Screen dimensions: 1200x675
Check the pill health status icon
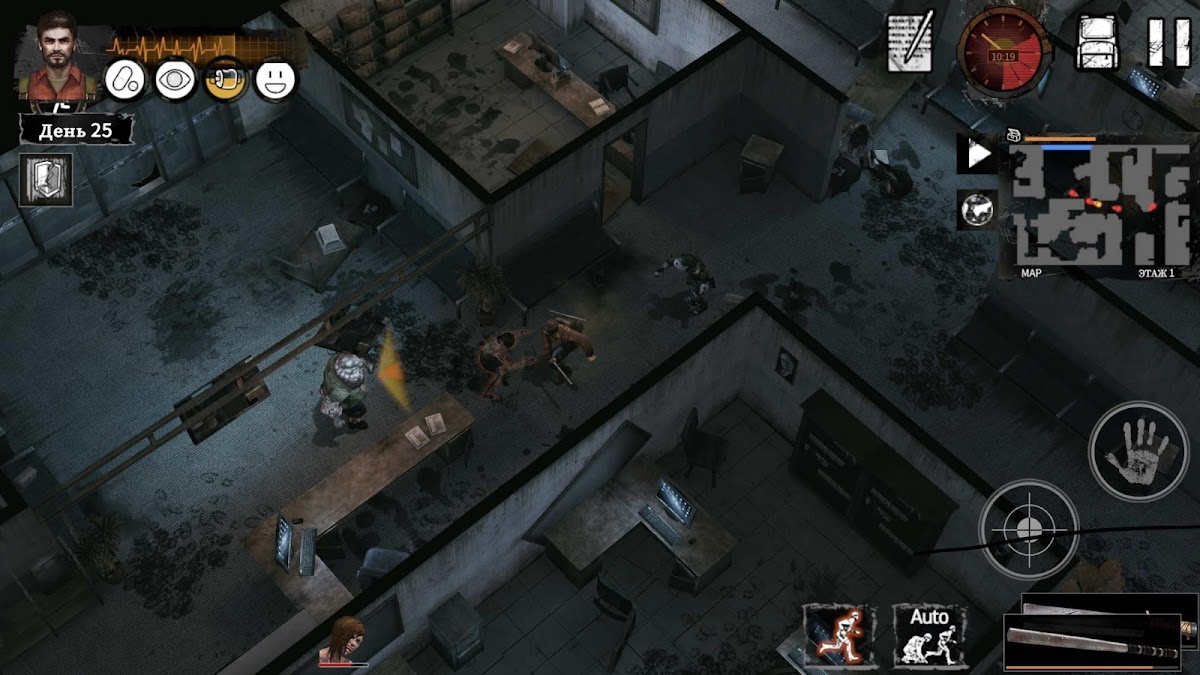pos(125,80)
